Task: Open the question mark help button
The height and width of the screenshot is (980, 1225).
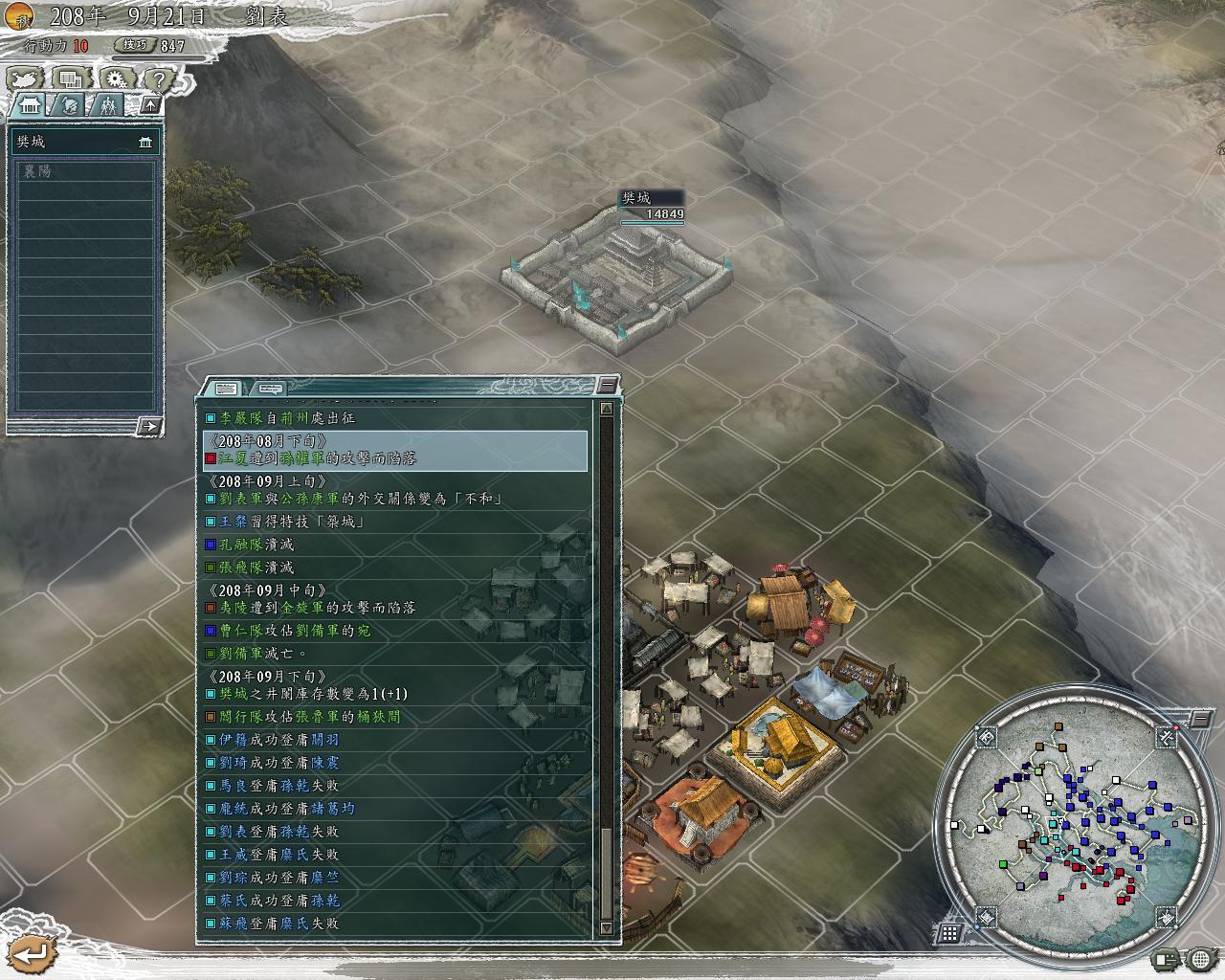Action: coord(159,79)
